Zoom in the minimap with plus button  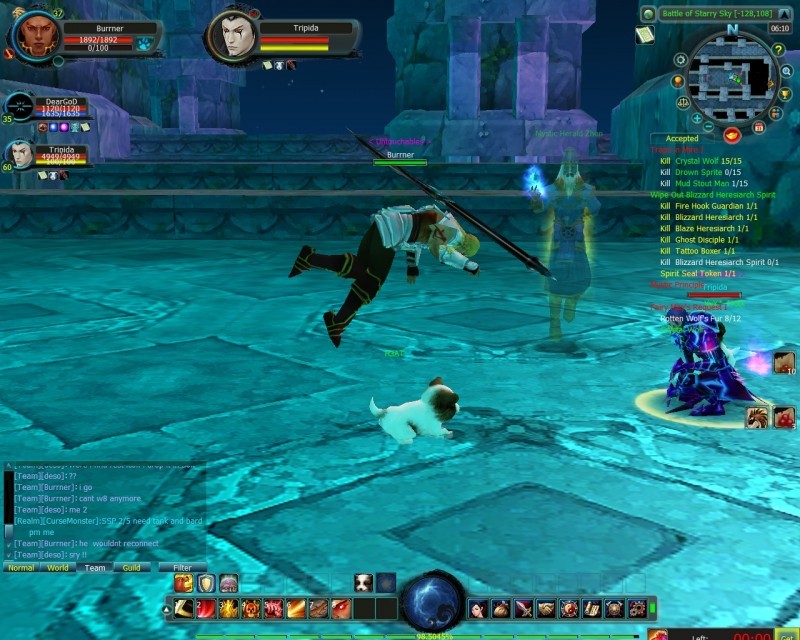(697, 118)
